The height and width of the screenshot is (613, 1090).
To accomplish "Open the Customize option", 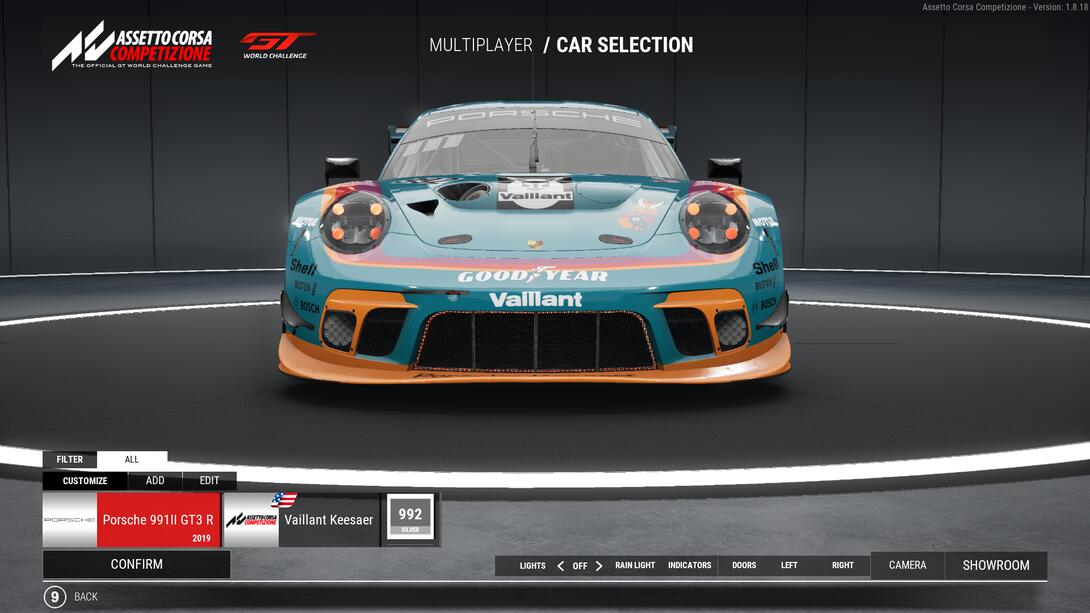I will pyautogui.click(x=85, y=481).
